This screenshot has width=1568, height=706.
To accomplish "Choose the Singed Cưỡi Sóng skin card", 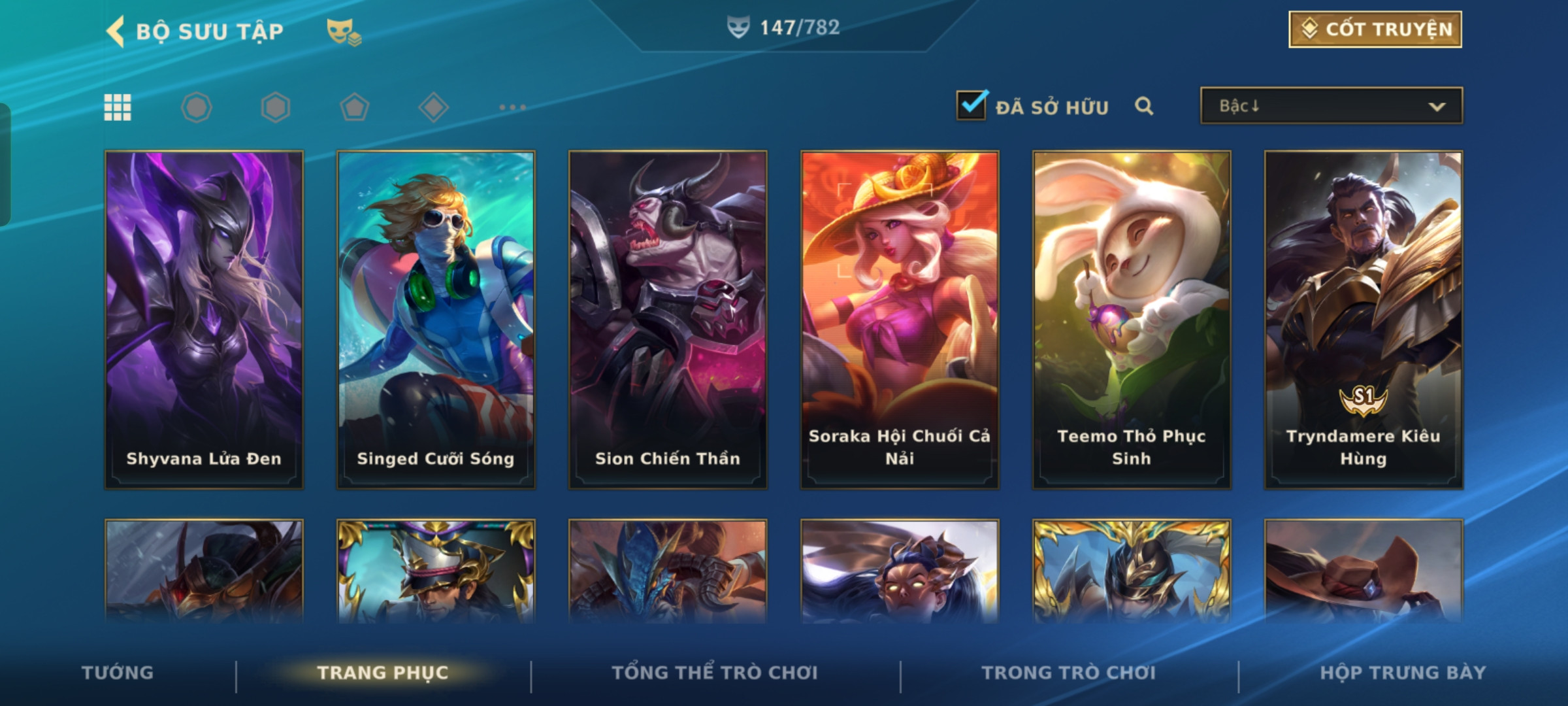I will tap(436, 320).
